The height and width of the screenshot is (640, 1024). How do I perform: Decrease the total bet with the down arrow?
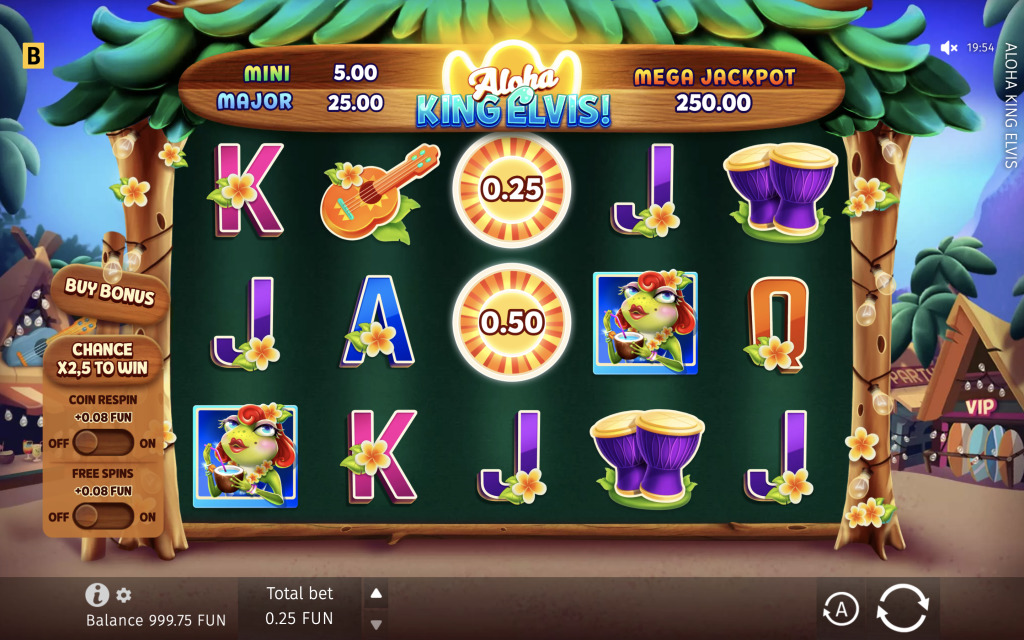coord(376,624)
